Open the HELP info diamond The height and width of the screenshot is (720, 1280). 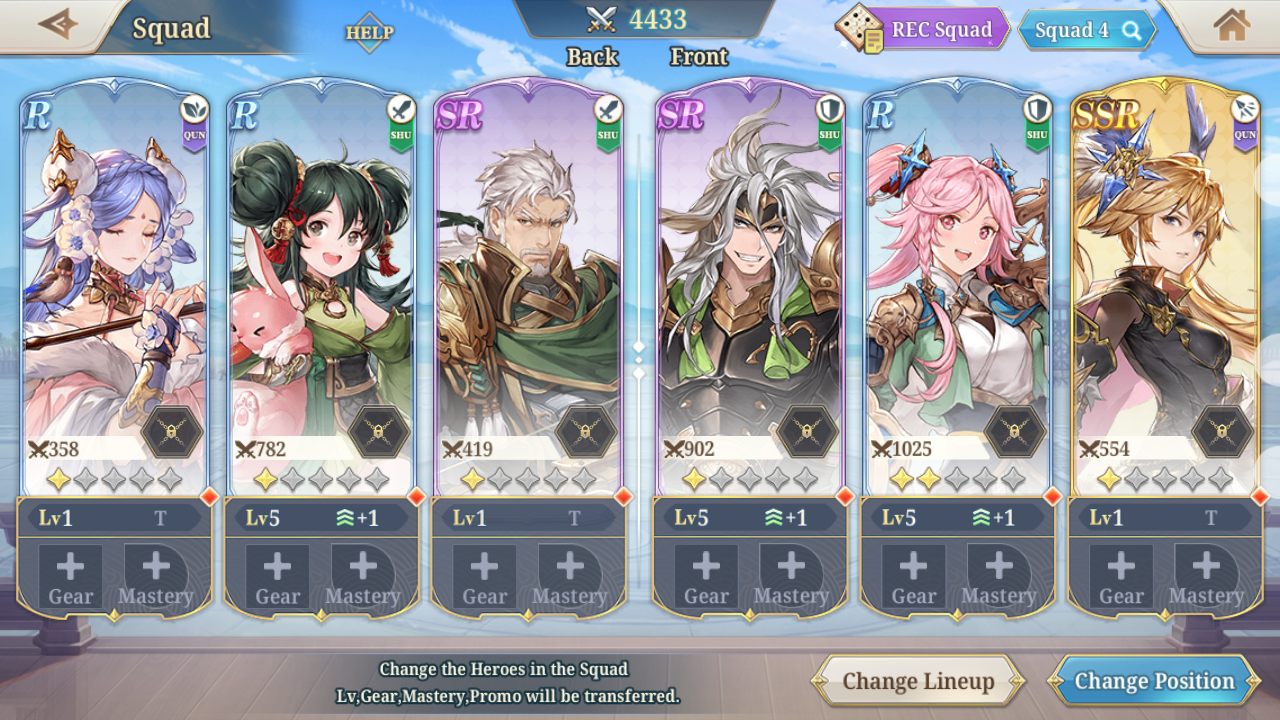[369, 32]
